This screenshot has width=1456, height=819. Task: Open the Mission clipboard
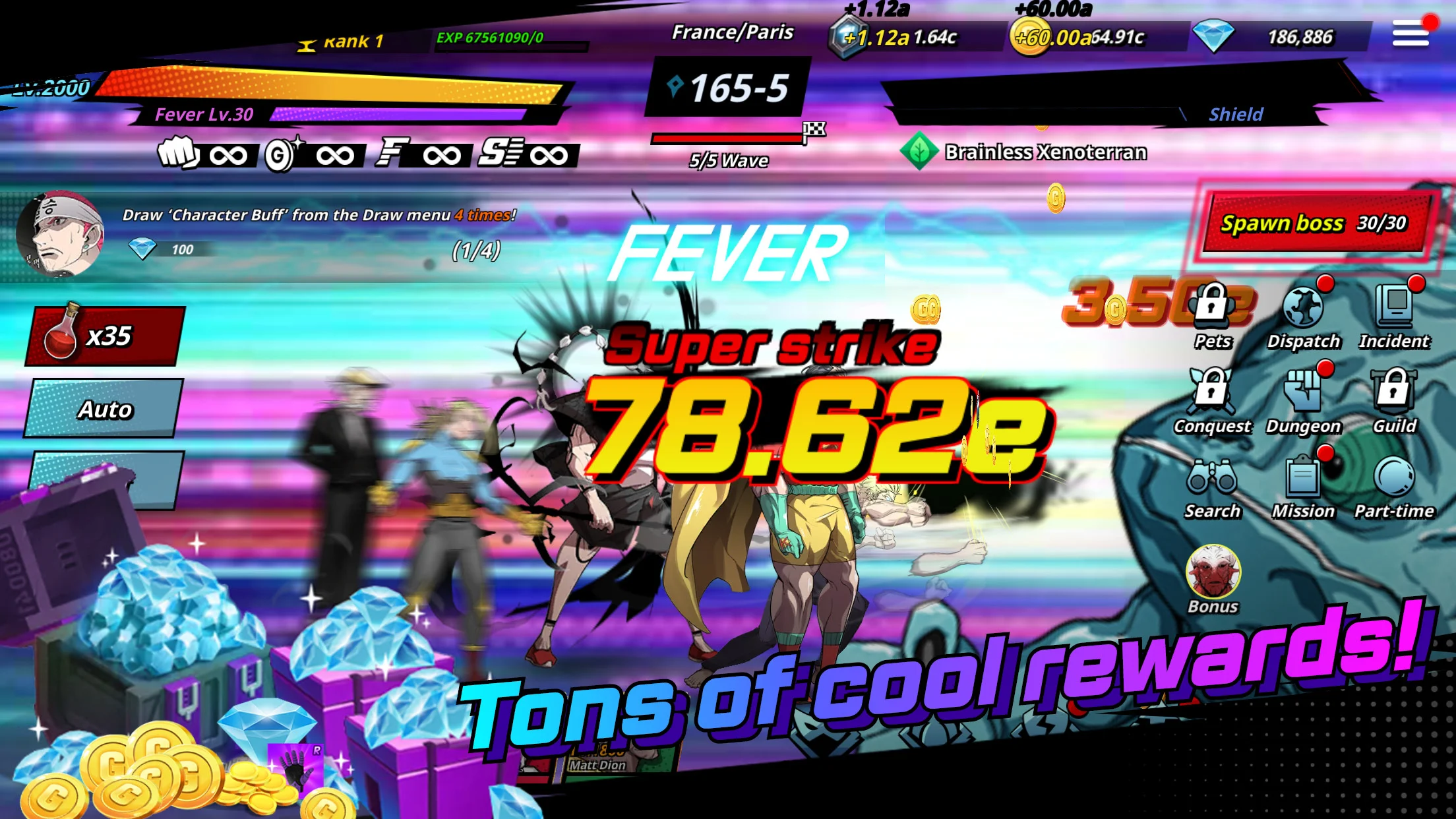[1303, 486]
